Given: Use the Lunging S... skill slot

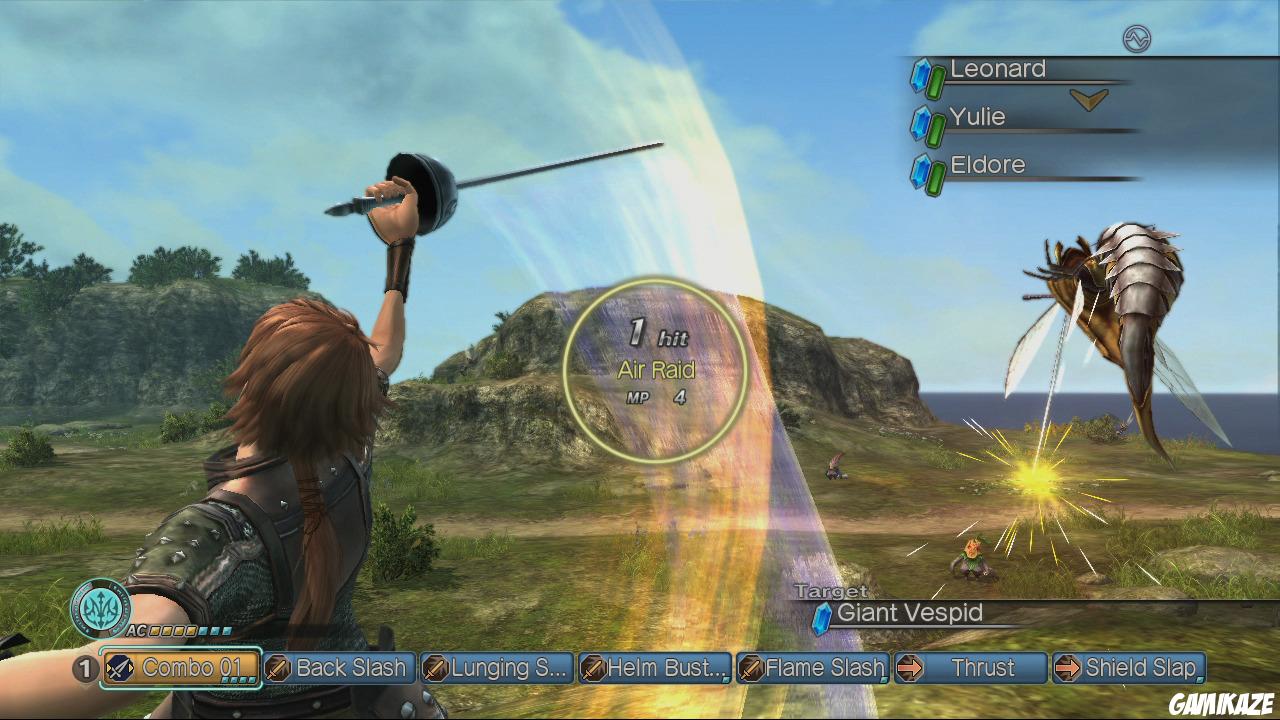Looking at the screenshot, I should click(498, 668).
